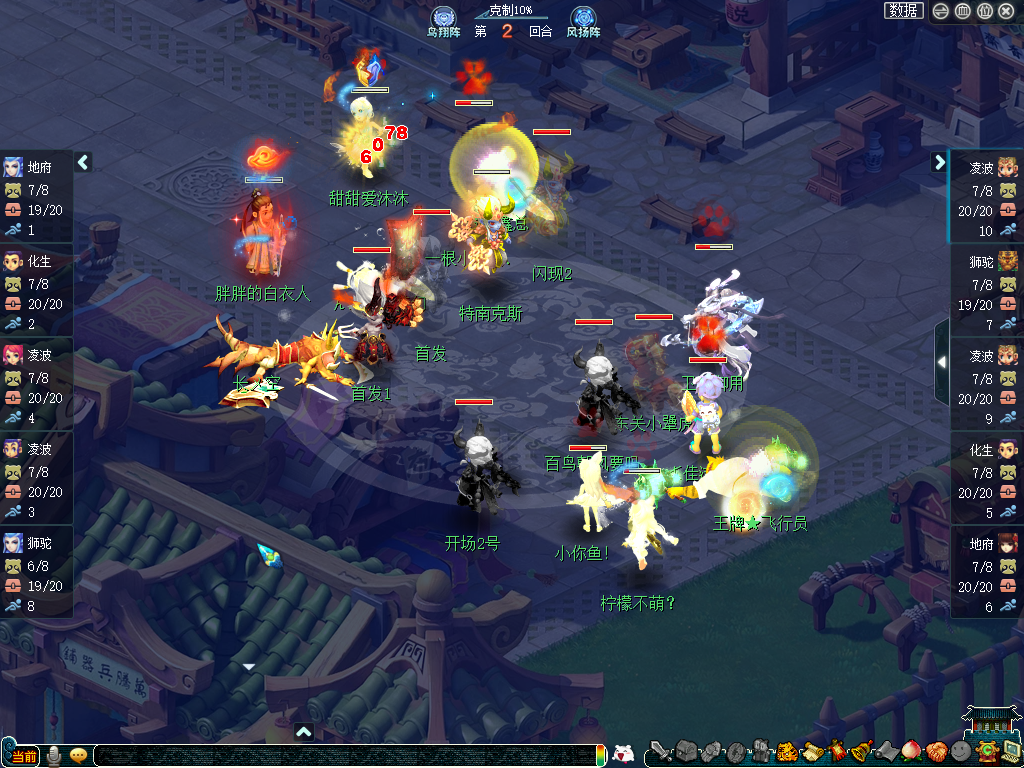The image size is (1024, 768).
Task: Open the 数据 battle data panel
Action: tap(903, 10)
